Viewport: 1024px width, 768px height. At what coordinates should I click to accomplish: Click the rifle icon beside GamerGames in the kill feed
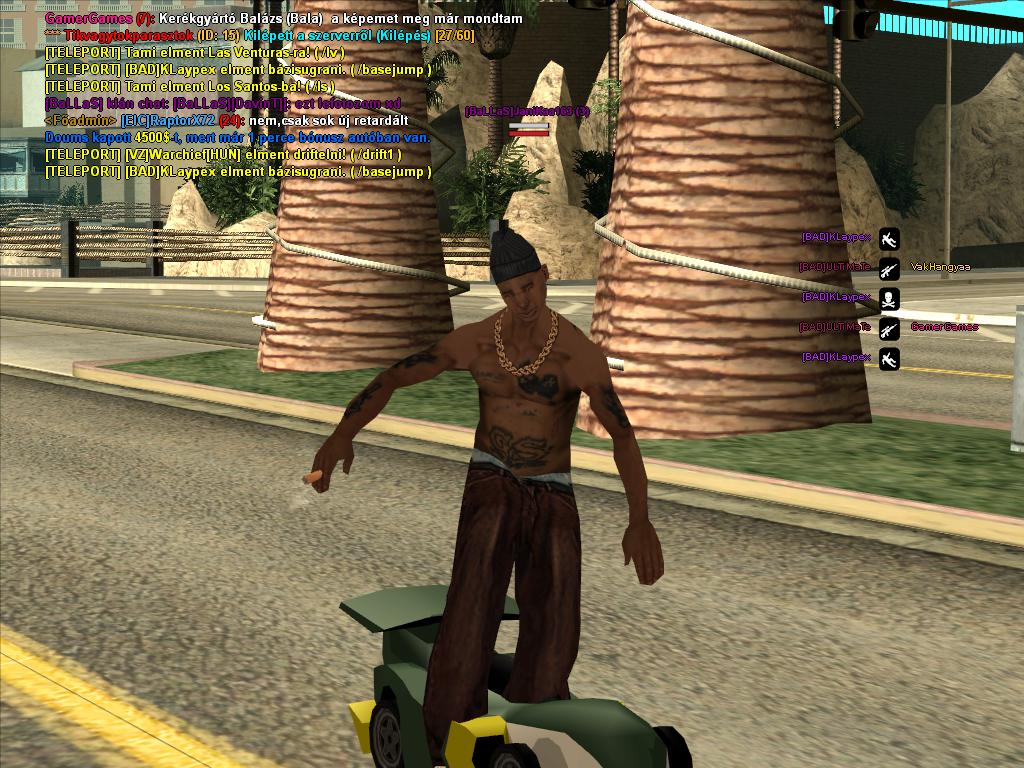click(x=889, y=328)
